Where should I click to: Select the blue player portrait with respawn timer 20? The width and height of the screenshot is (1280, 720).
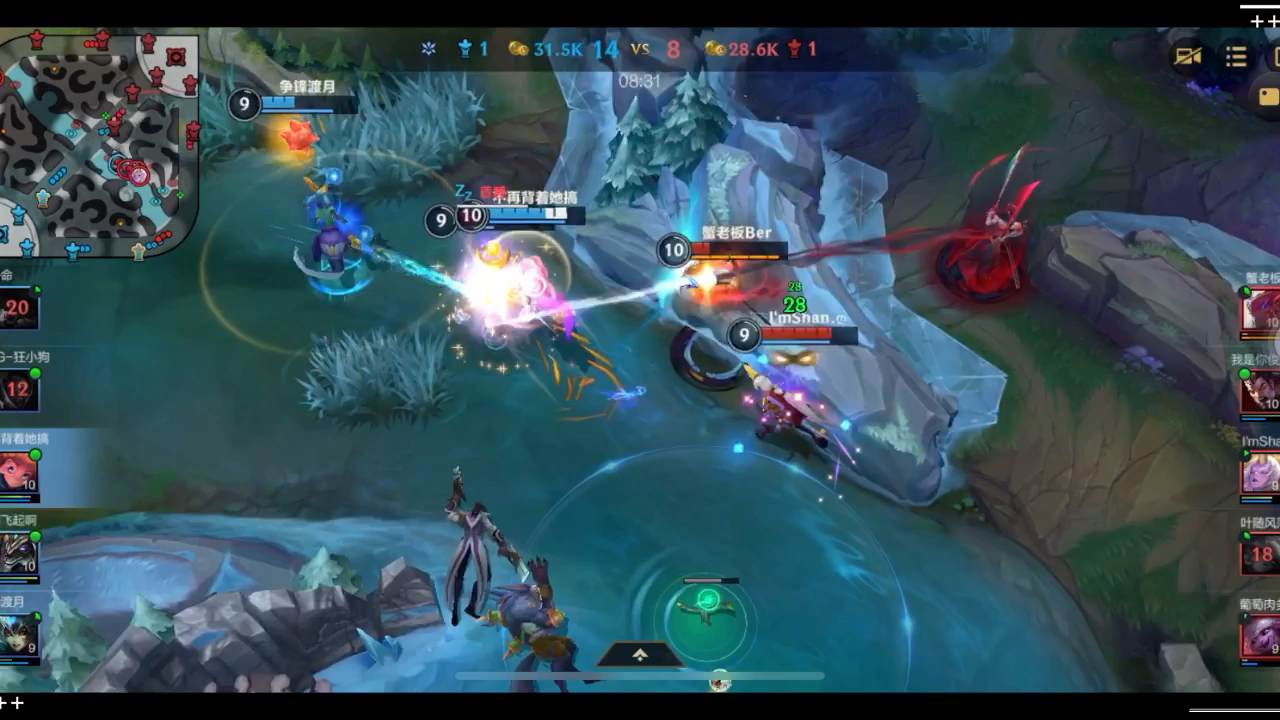click(19, 308)
